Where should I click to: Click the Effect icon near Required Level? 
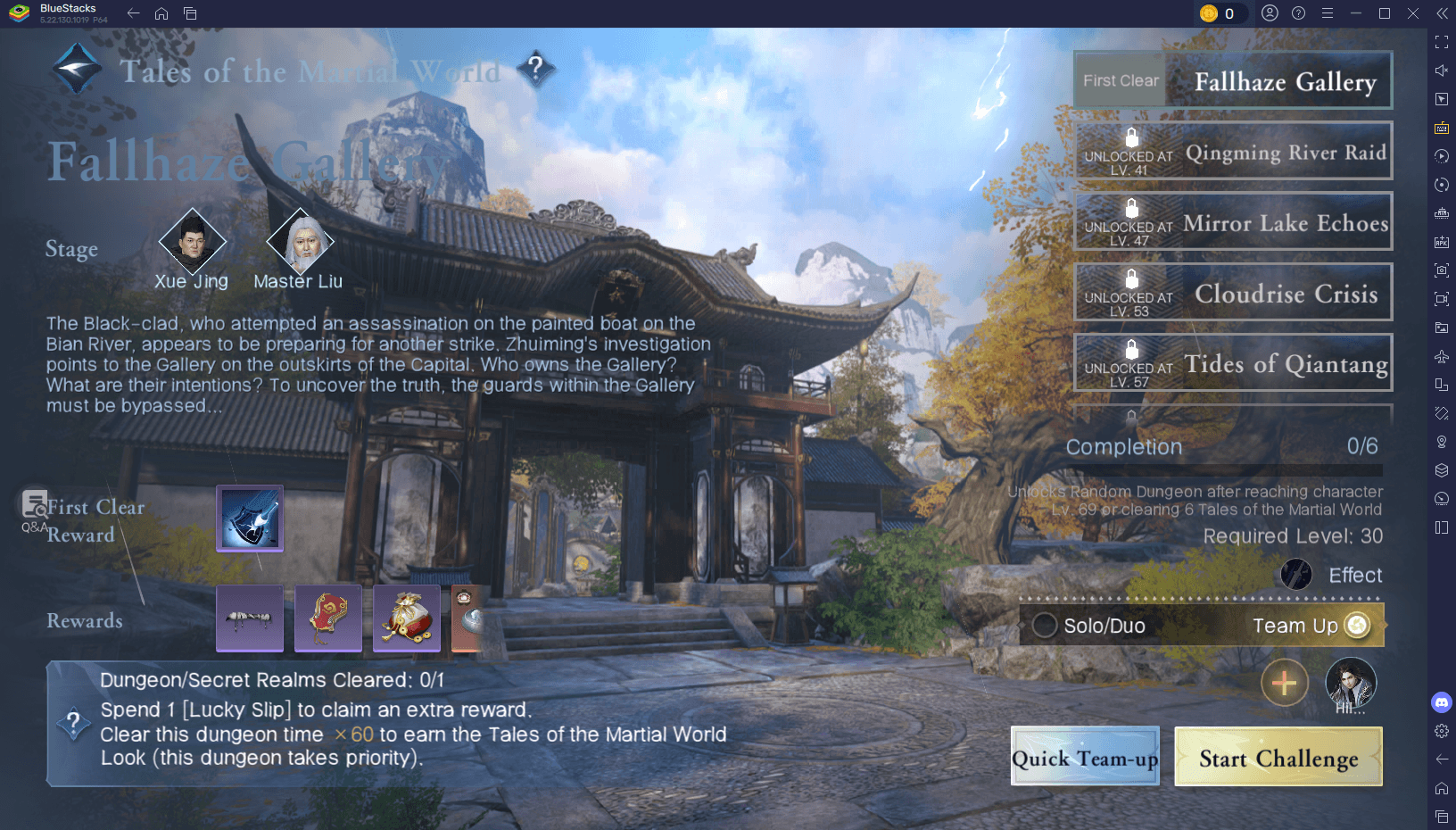click(x=1296, y=575)
